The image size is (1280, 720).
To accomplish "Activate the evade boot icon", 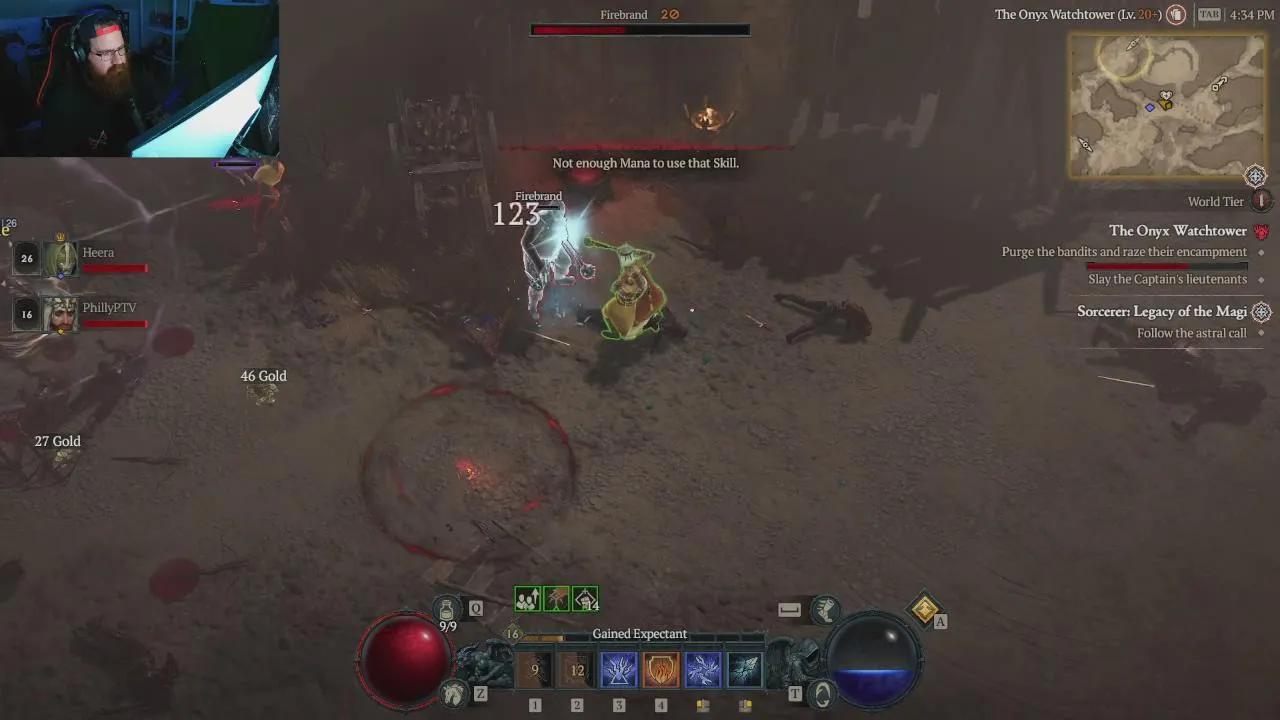I will pyautogui.click(x=825, y=609).
